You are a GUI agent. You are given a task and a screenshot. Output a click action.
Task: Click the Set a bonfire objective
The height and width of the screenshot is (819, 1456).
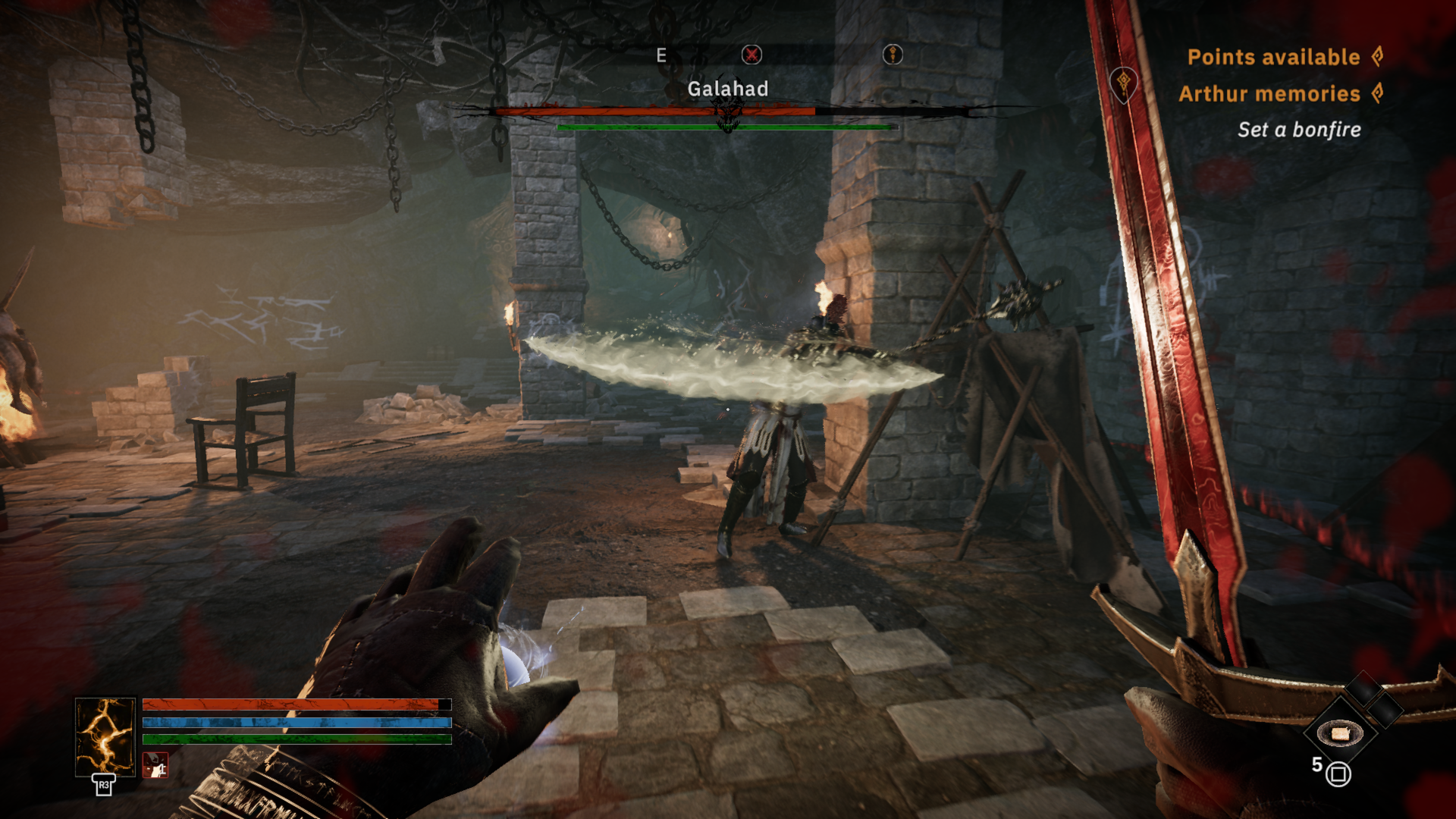[1299, 130]
